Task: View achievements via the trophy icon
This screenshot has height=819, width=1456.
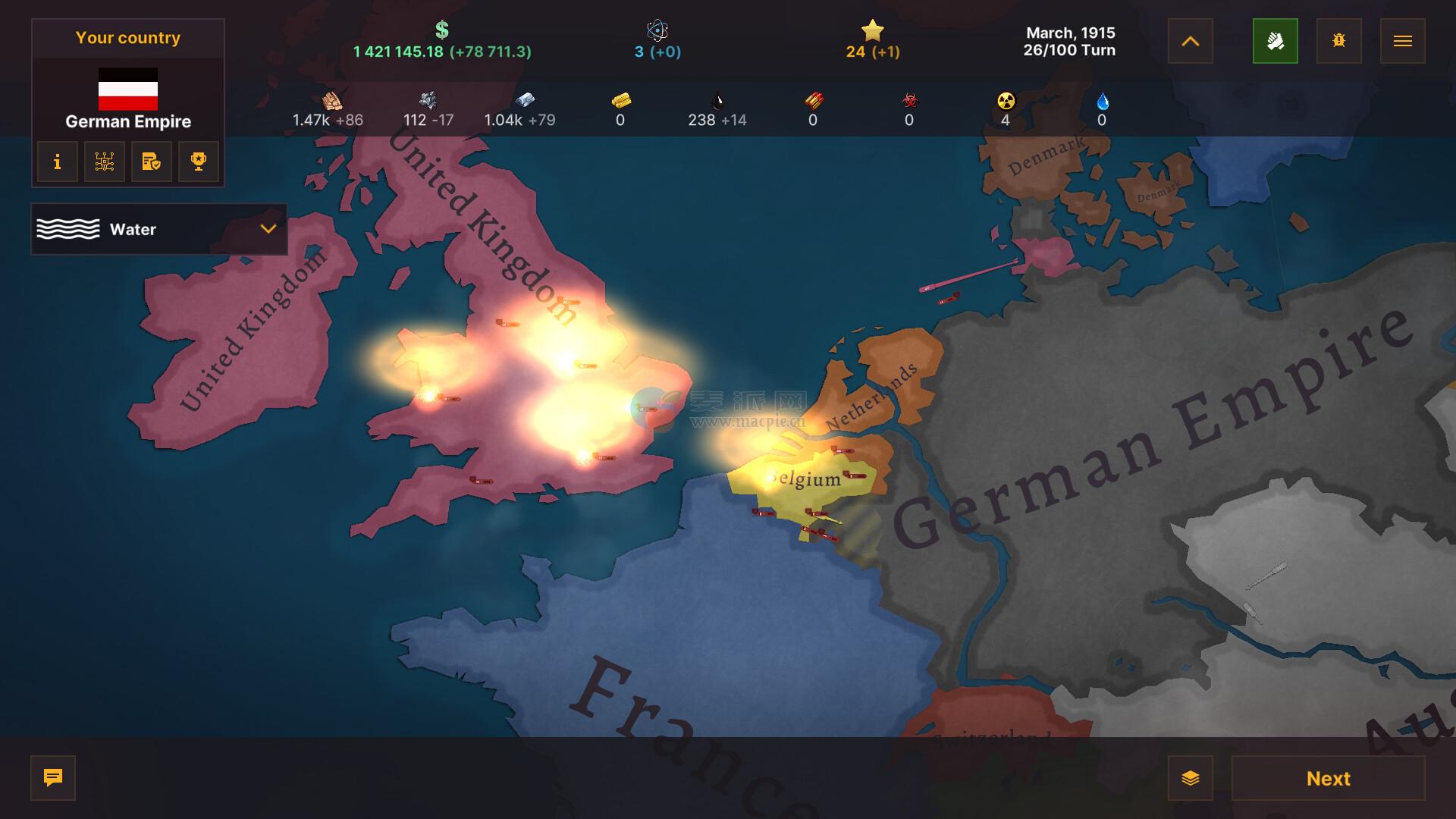Action: point(199,162)
